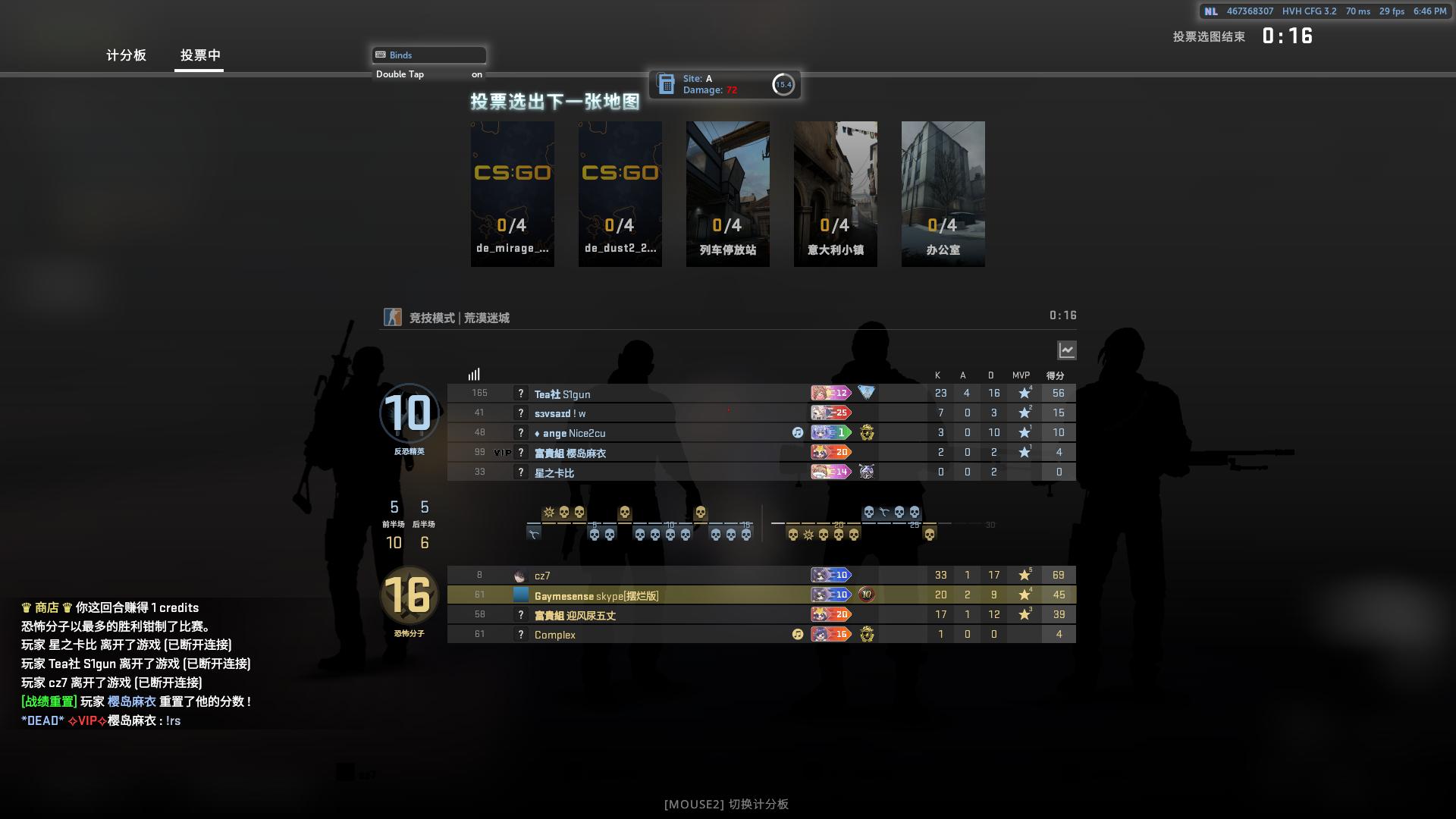The image size is (1456, 819).
Task: Click the ping signal bars column header
Action: [474, 375]
